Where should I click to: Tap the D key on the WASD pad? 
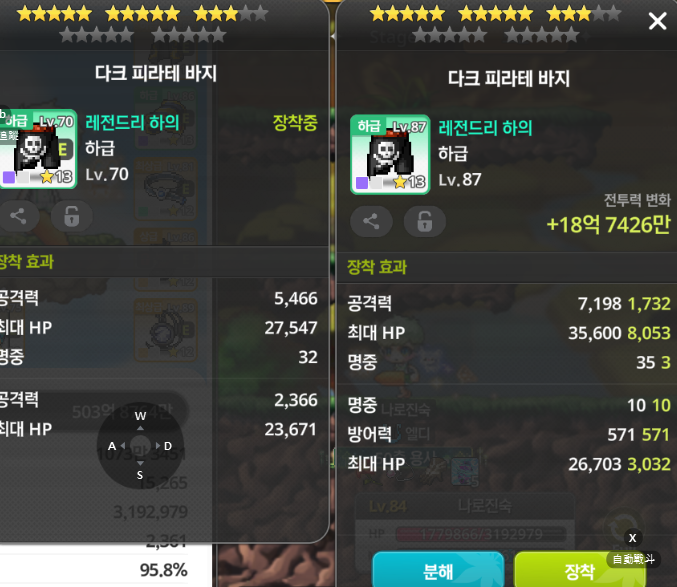[168, 446]
